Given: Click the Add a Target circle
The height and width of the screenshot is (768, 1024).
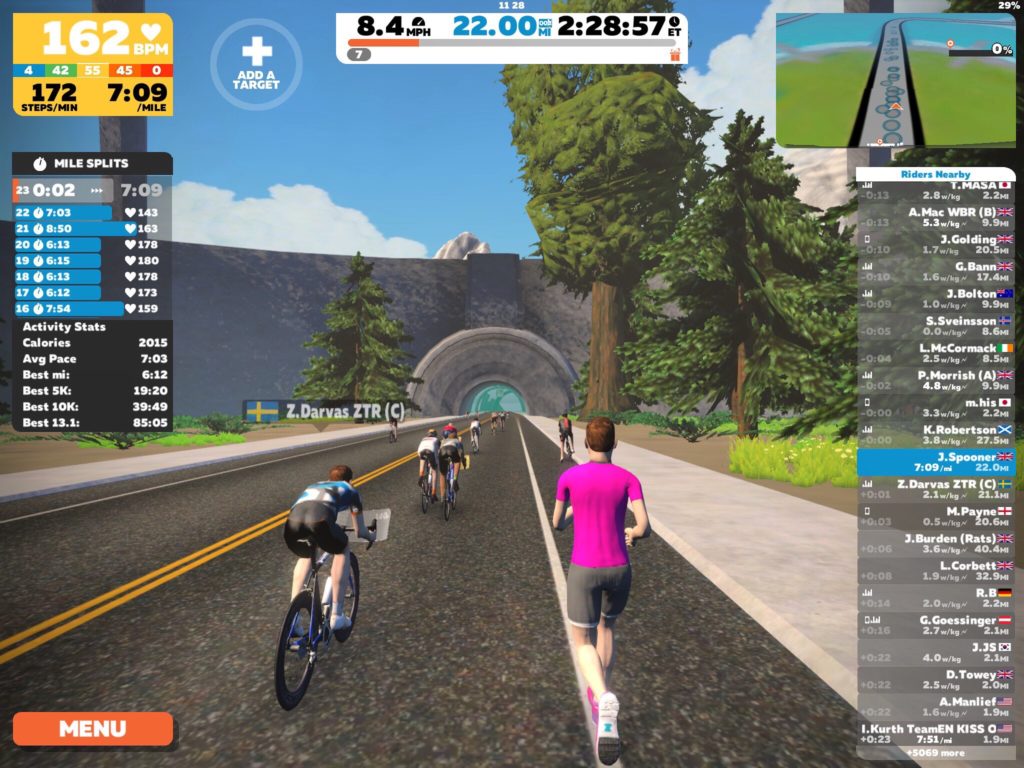Looking at the screenshot, I should click(x=256, y=63).
